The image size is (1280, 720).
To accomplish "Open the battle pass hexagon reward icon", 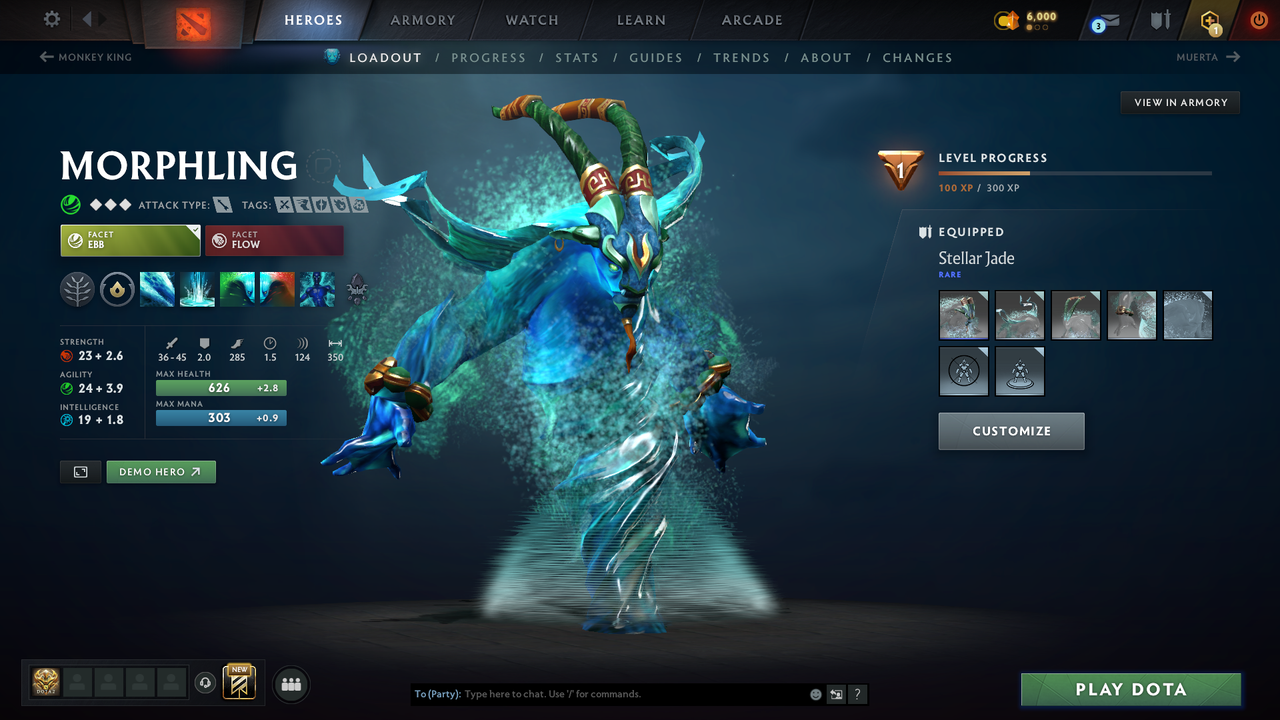I will (1209, 20).
